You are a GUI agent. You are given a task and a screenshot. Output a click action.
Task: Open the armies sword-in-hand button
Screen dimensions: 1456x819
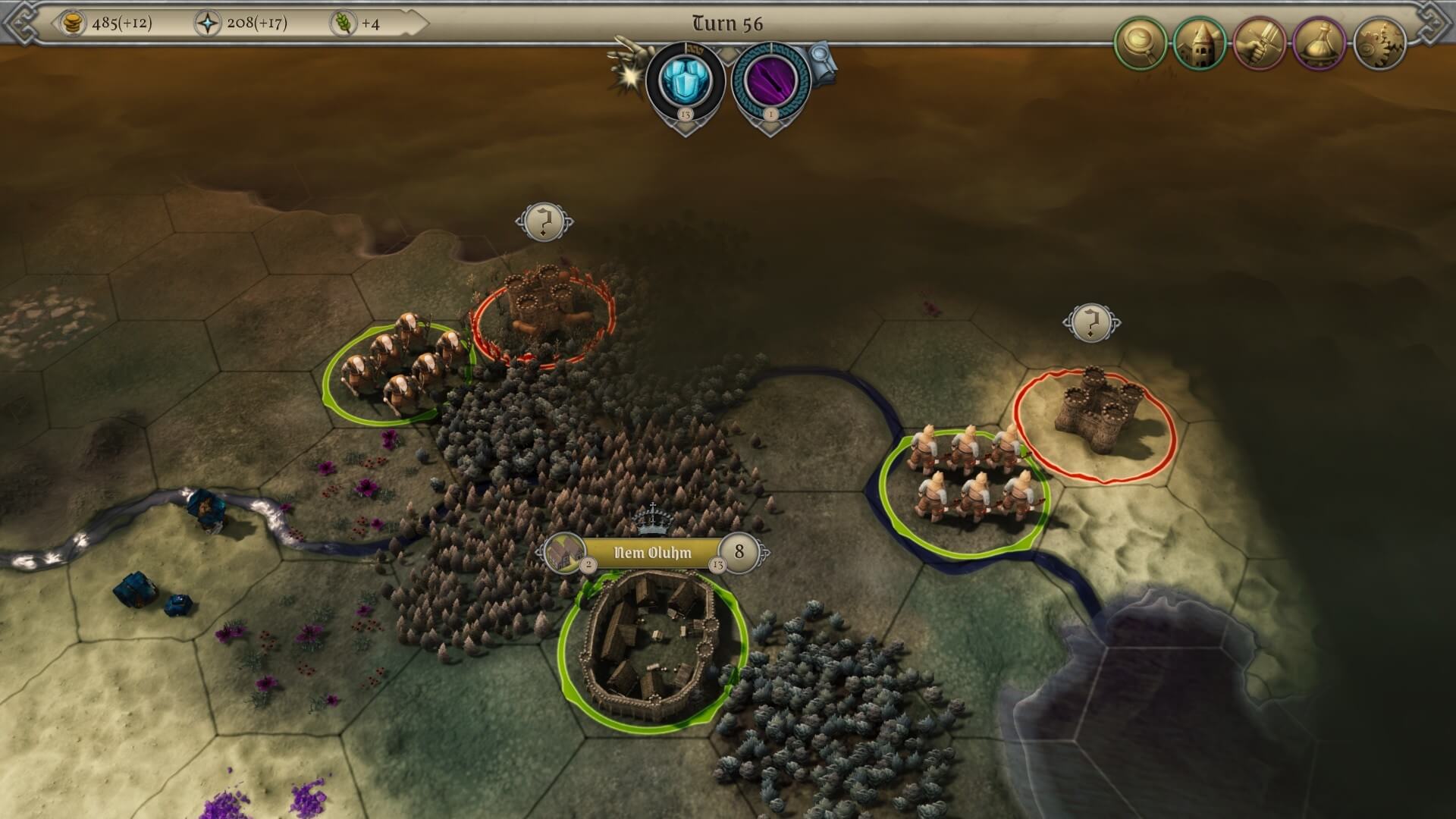point(1260,43)
